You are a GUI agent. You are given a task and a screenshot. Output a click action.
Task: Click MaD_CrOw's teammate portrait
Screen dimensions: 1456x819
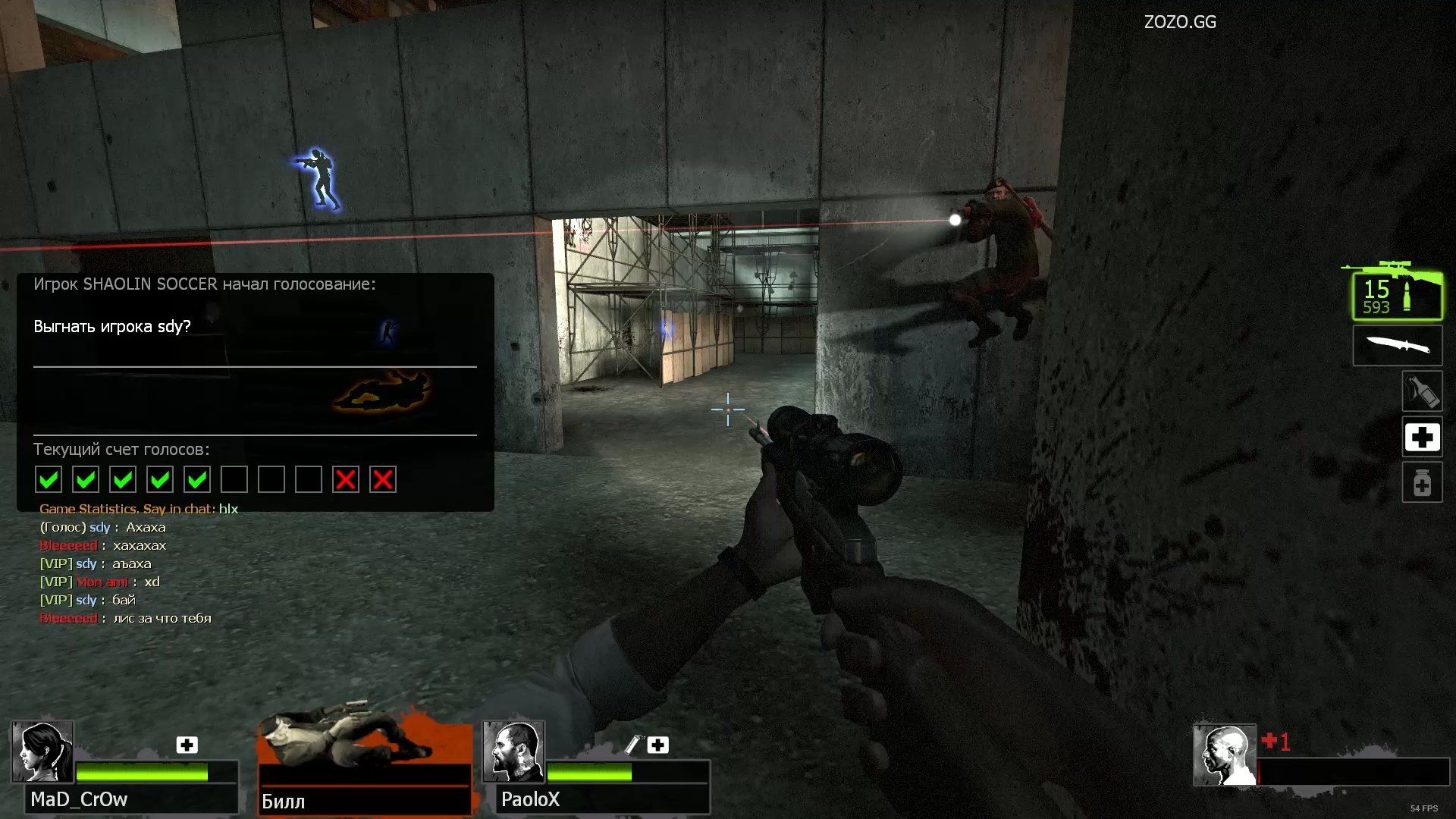(42, 752)
